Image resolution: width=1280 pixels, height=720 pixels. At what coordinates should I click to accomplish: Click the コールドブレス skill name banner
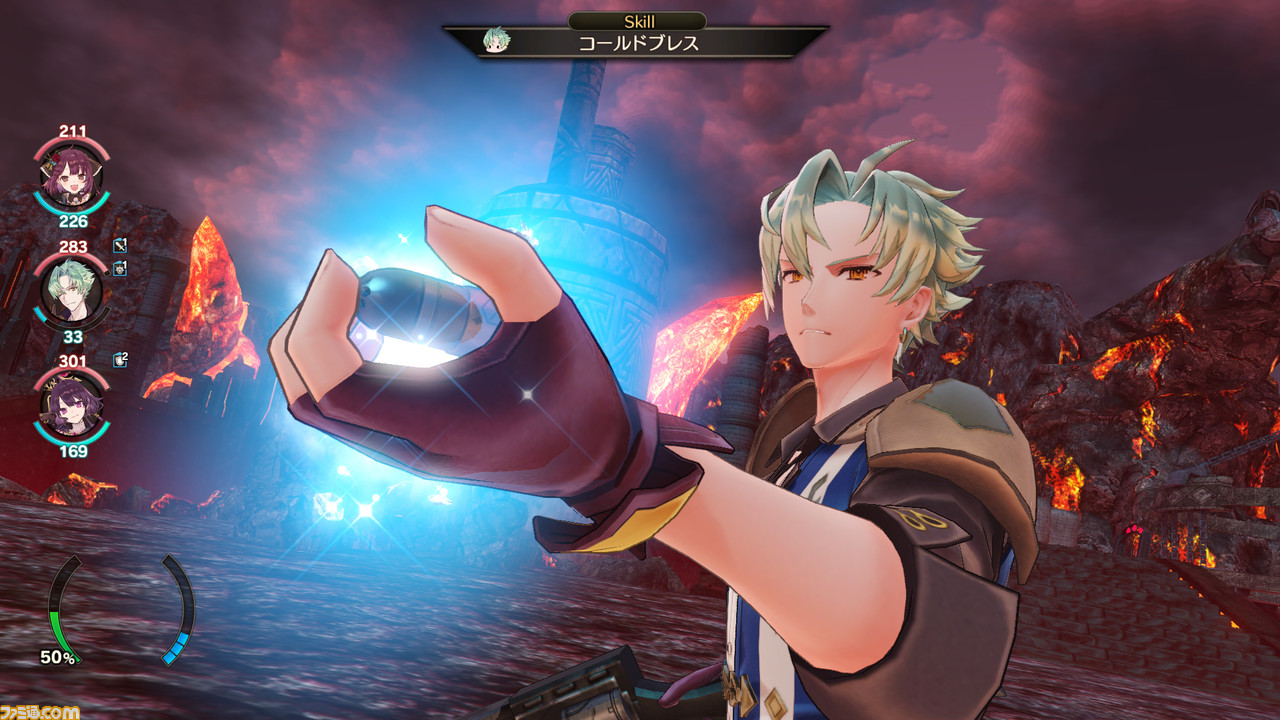(639, 43)
